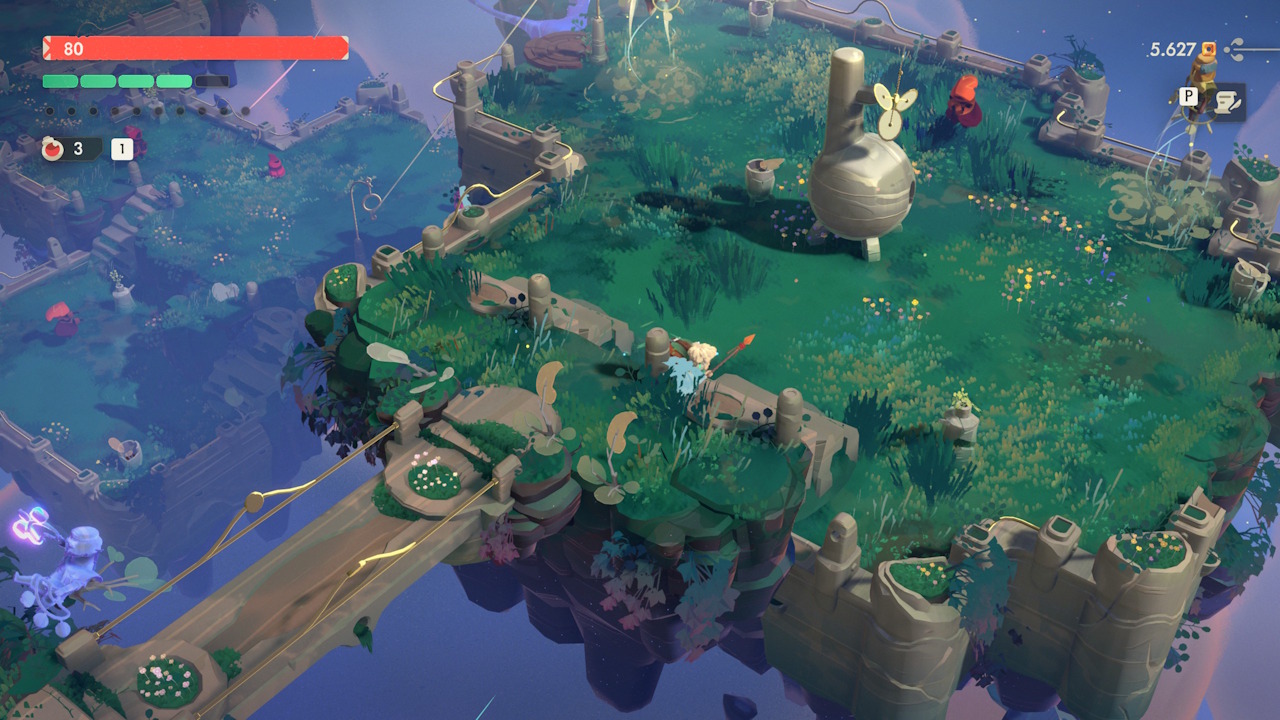This screenshot has width=1280, height=720.
Task: Toggle the empty fifth stamina segment
Action: pos(211,81)
